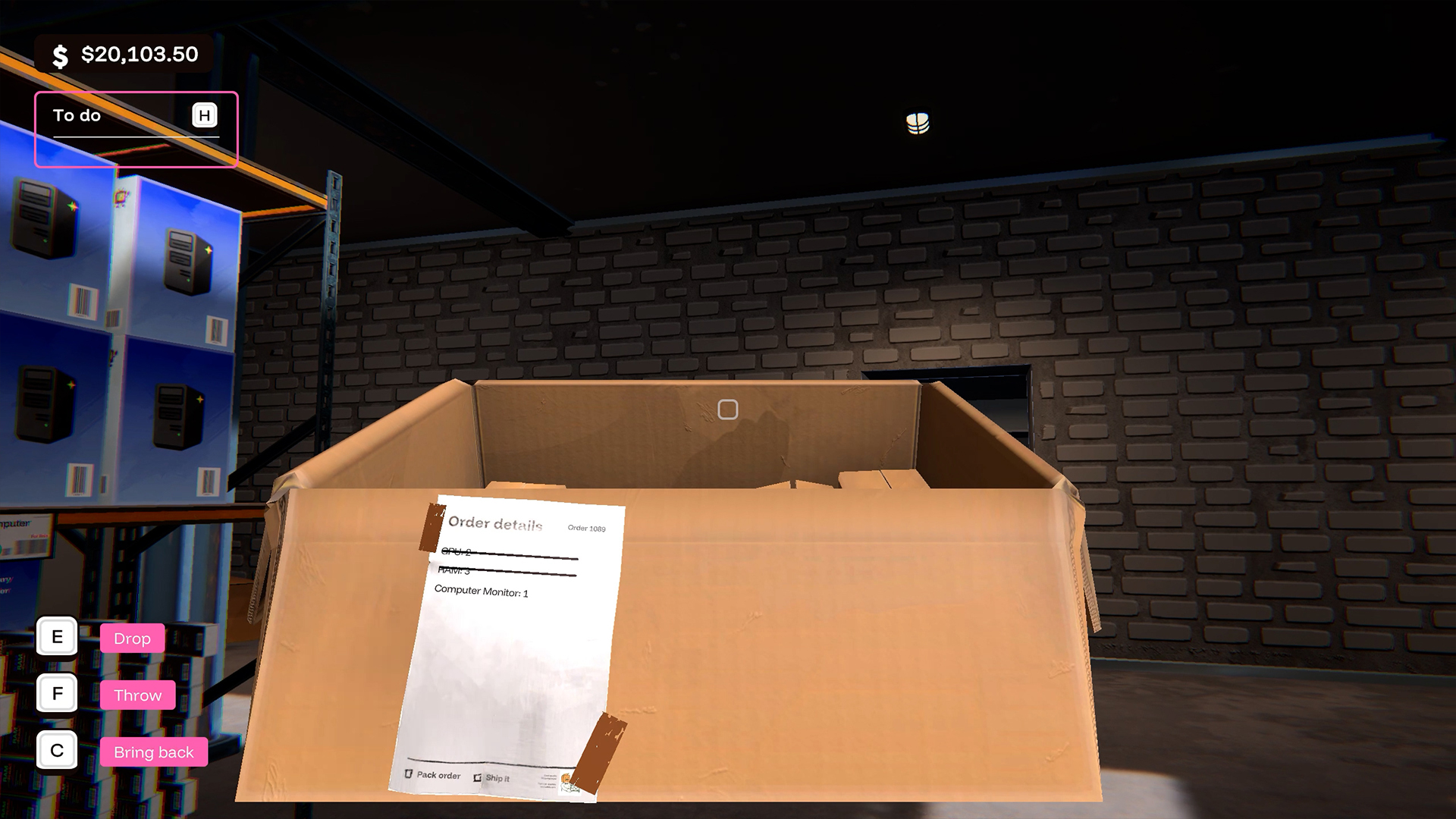Click the money balance $20,103.50 display

tap(139, 54)
